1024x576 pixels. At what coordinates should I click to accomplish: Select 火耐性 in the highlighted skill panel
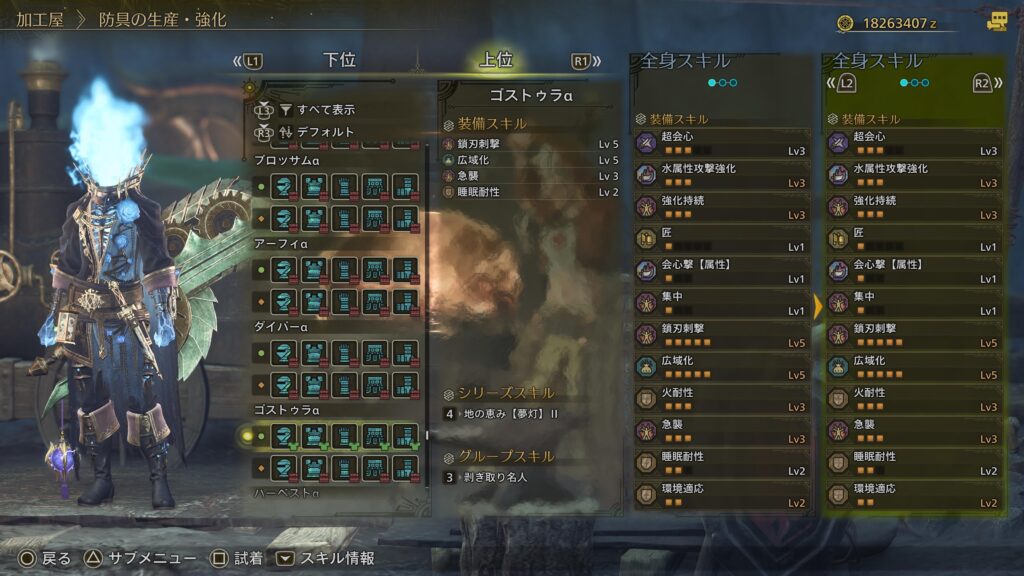click(x=913, y=399)
